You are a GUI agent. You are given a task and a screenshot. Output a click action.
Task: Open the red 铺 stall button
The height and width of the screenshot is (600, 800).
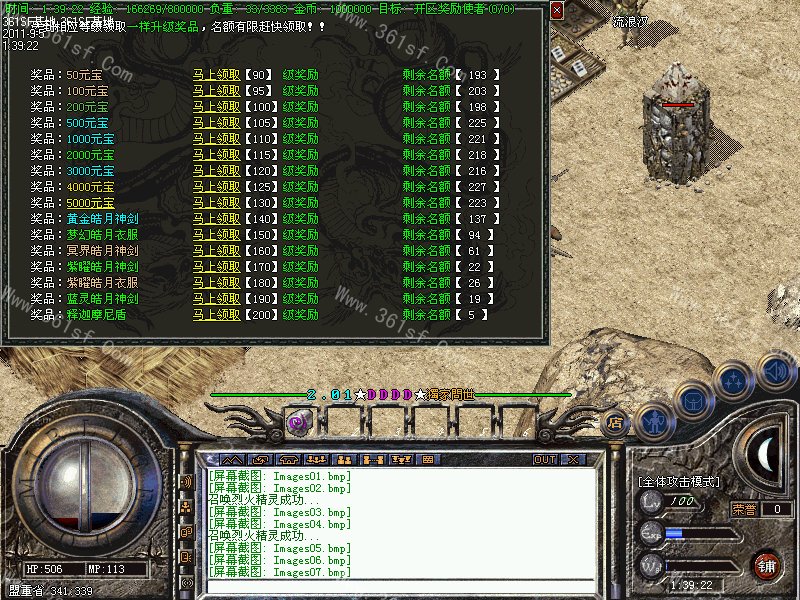(768, 566)
